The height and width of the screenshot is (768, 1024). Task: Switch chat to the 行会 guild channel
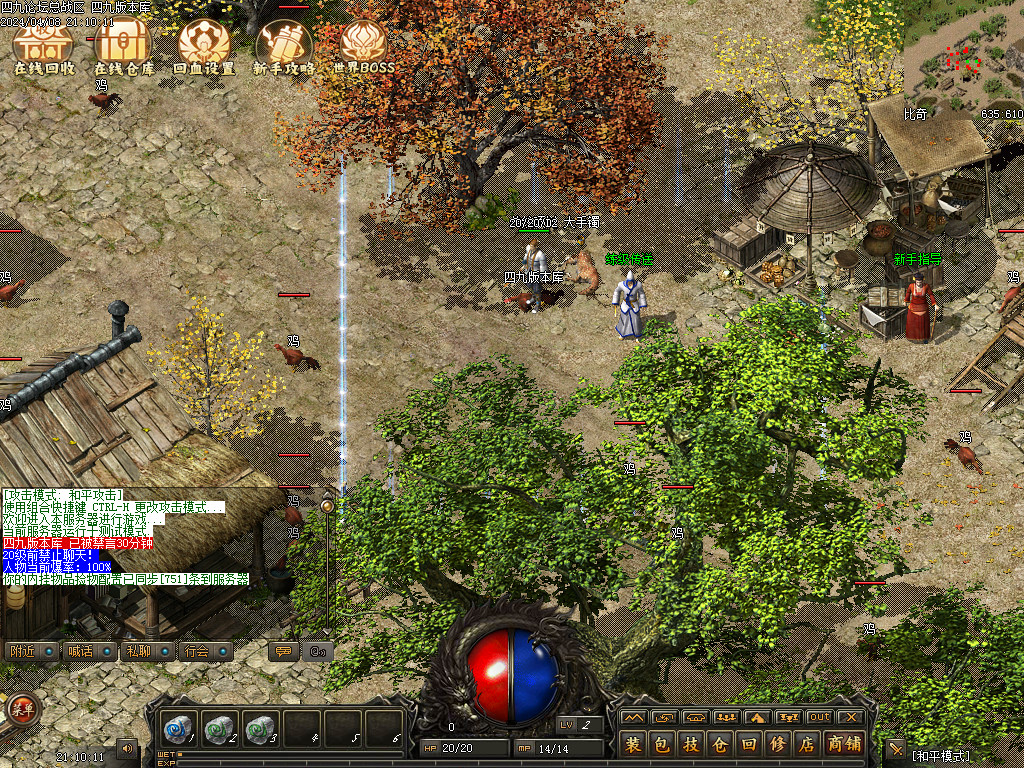click(204, 651)
